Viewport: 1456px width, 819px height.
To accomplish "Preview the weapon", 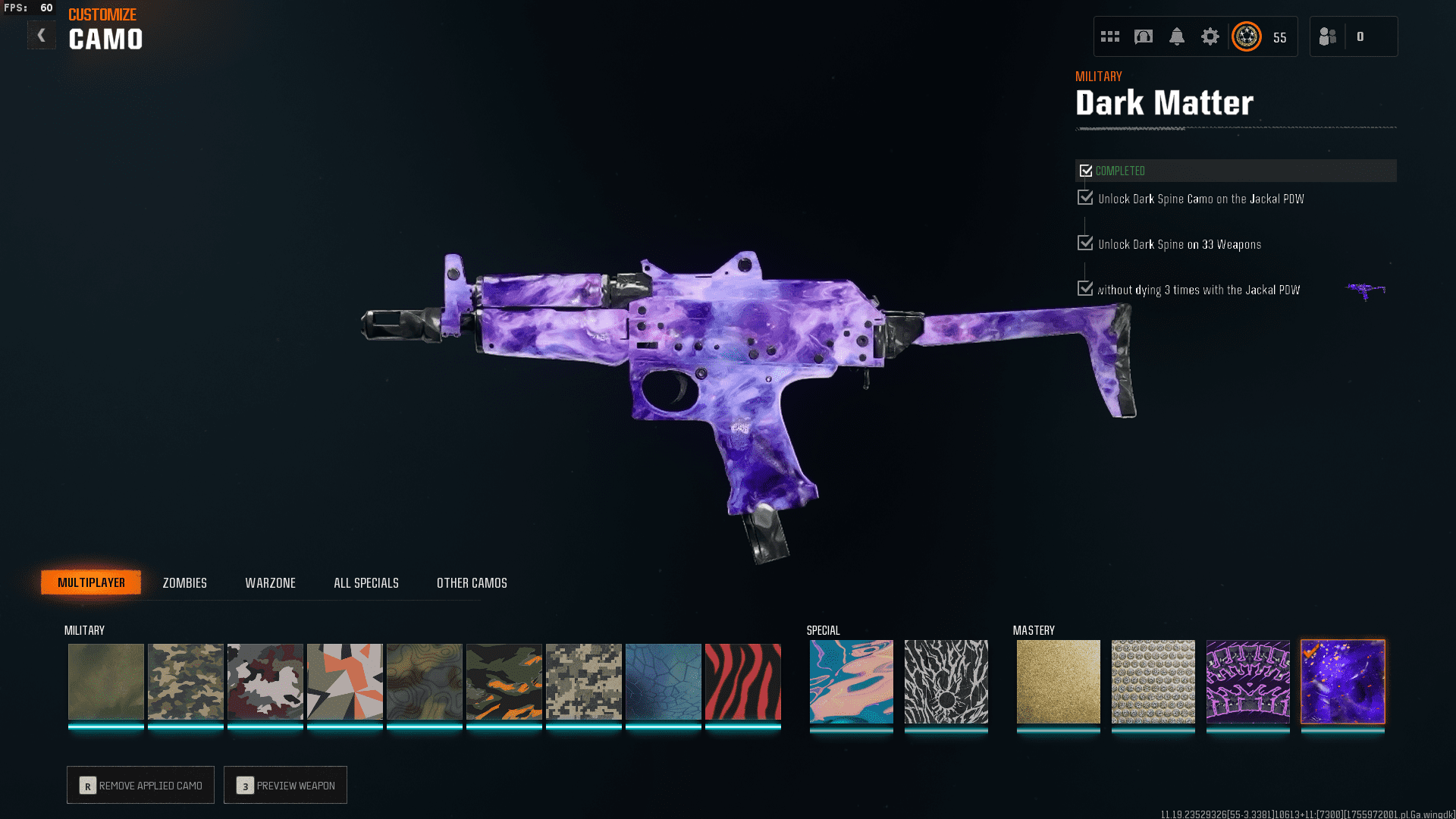I will tap(285, 785).
